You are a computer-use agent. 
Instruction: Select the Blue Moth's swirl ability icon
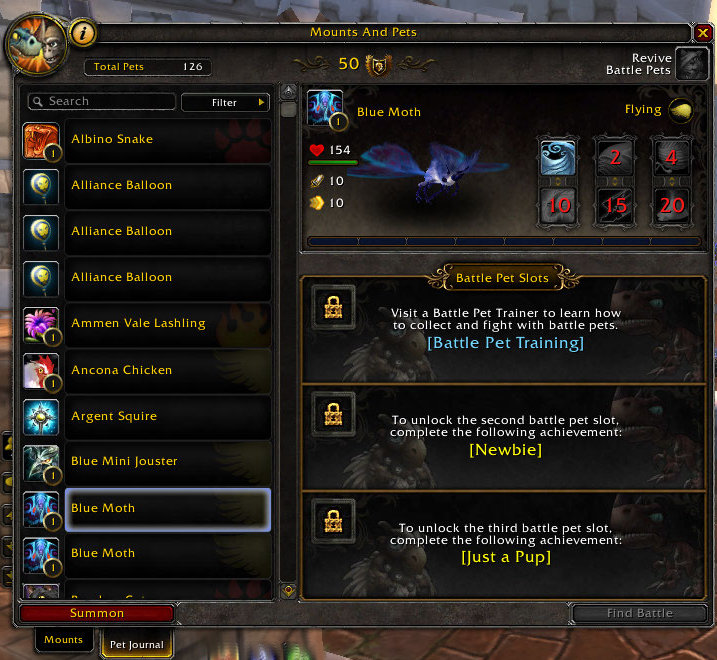coord(557,158)
